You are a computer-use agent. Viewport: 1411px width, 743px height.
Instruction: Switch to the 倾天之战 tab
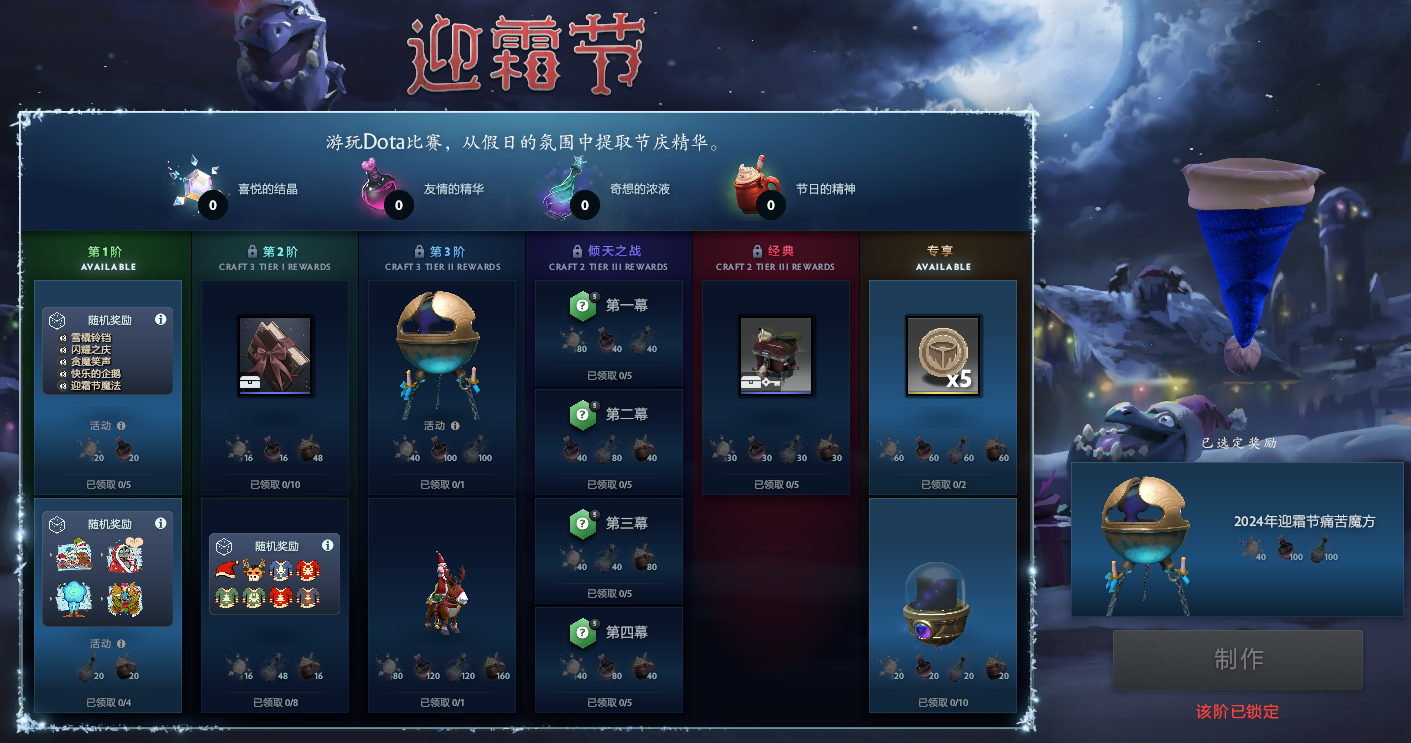click(608, 255)
